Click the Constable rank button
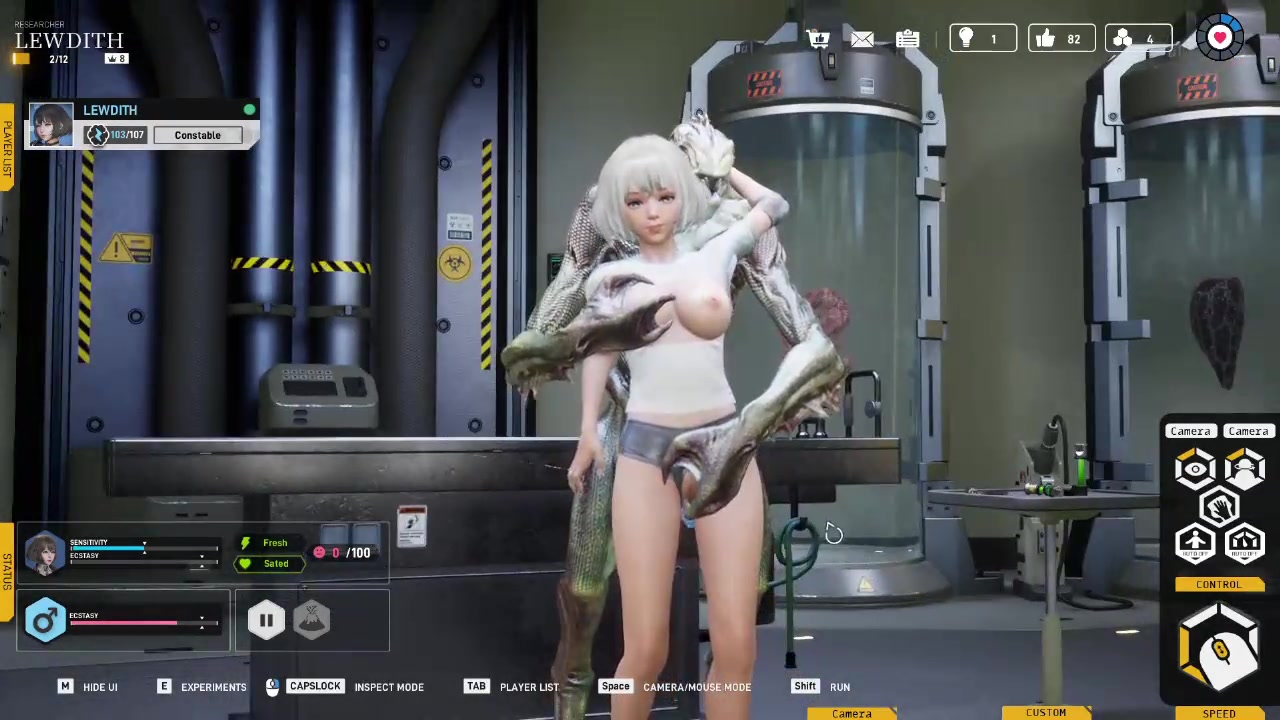The image size is (1280, 720). 197,135
